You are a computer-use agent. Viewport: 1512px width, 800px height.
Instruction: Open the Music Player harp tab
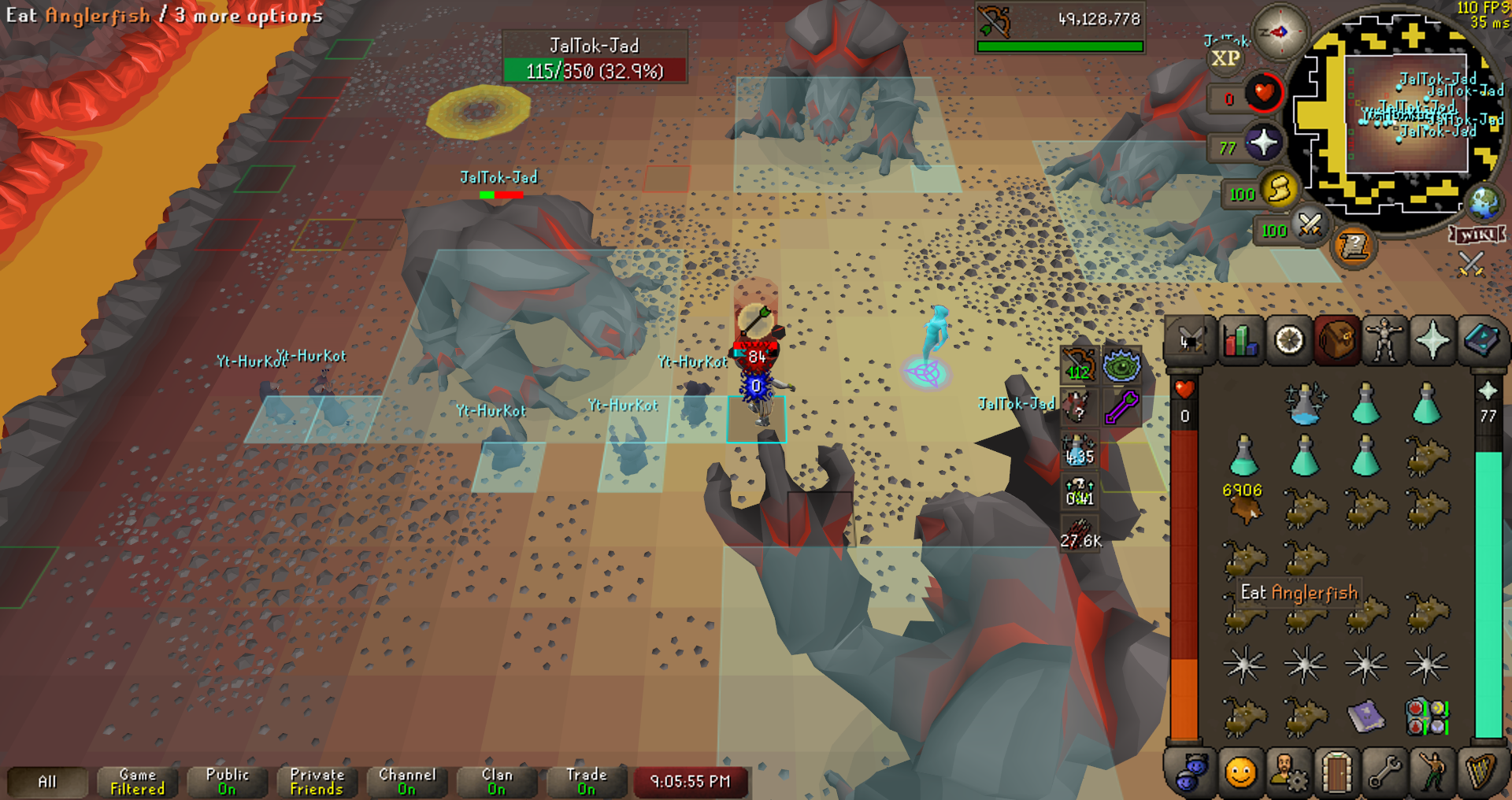click(x=1481, y=772)
